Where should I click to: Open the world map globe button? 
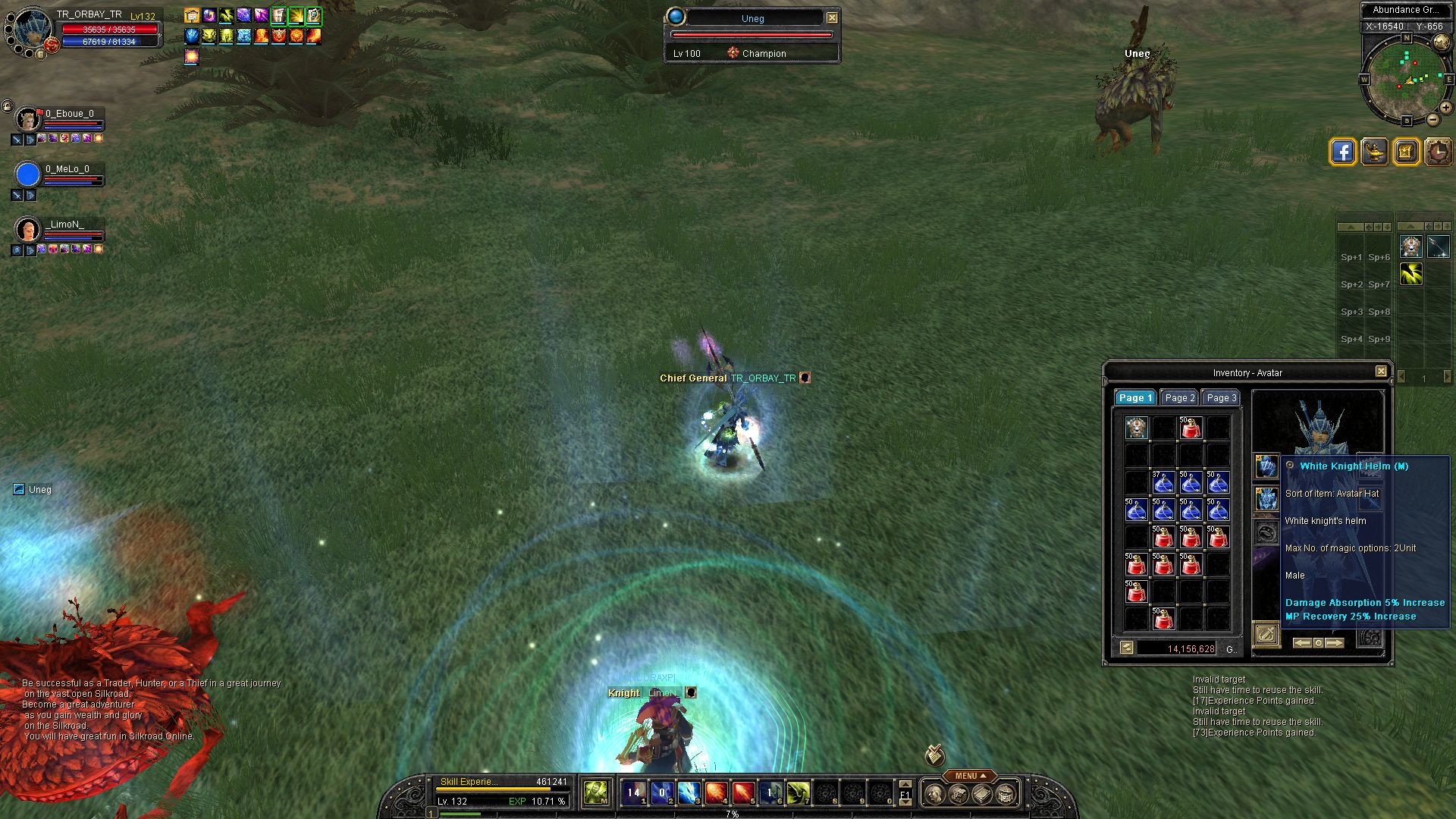(1442, 43)
